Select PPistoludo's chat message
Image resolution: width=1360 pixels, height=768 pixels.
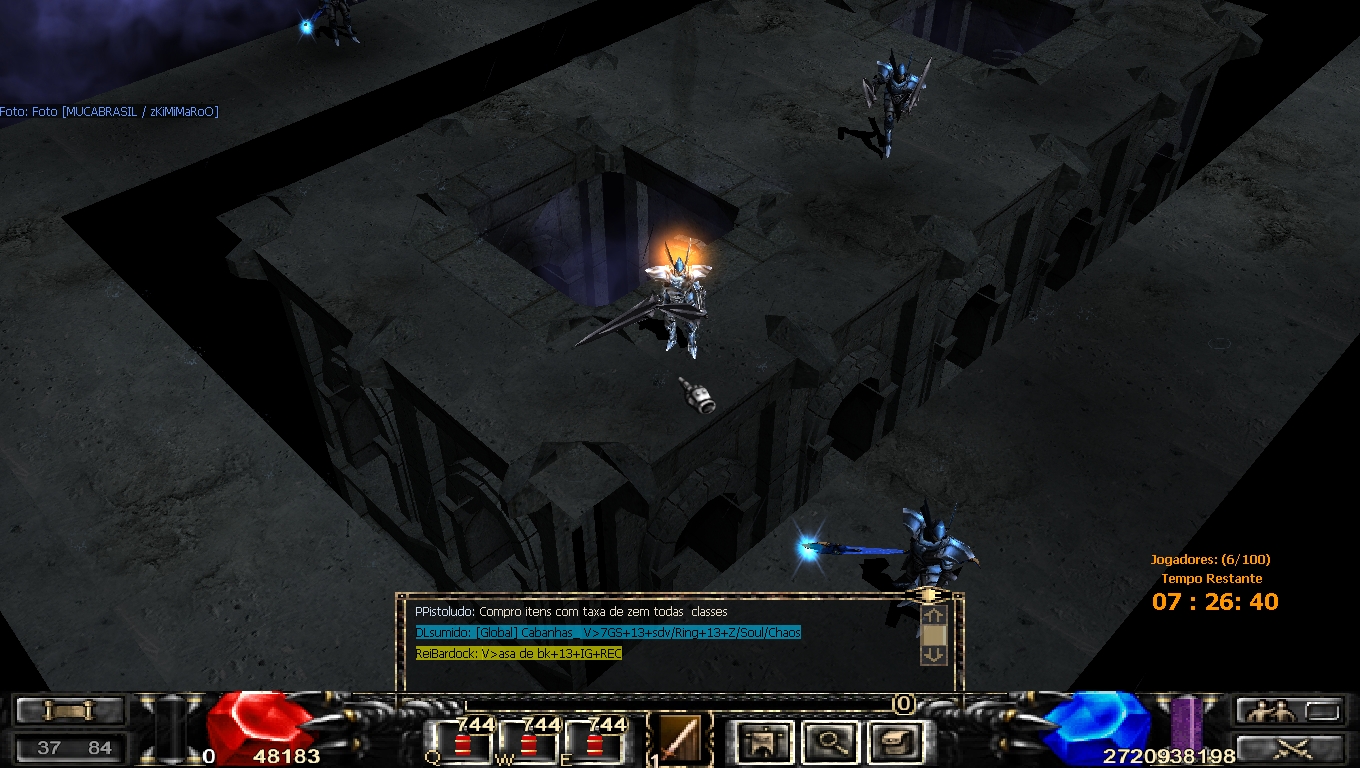pyautogui.click(x=571, y=611)
